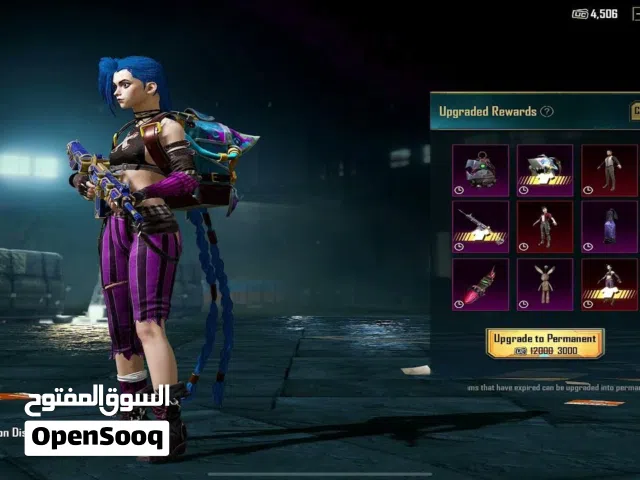Image resolution: width=640 pixels, height=480 pixels.
Task: Open the Upgraded Rewards help question mark
Action: (x=547, y=111)
